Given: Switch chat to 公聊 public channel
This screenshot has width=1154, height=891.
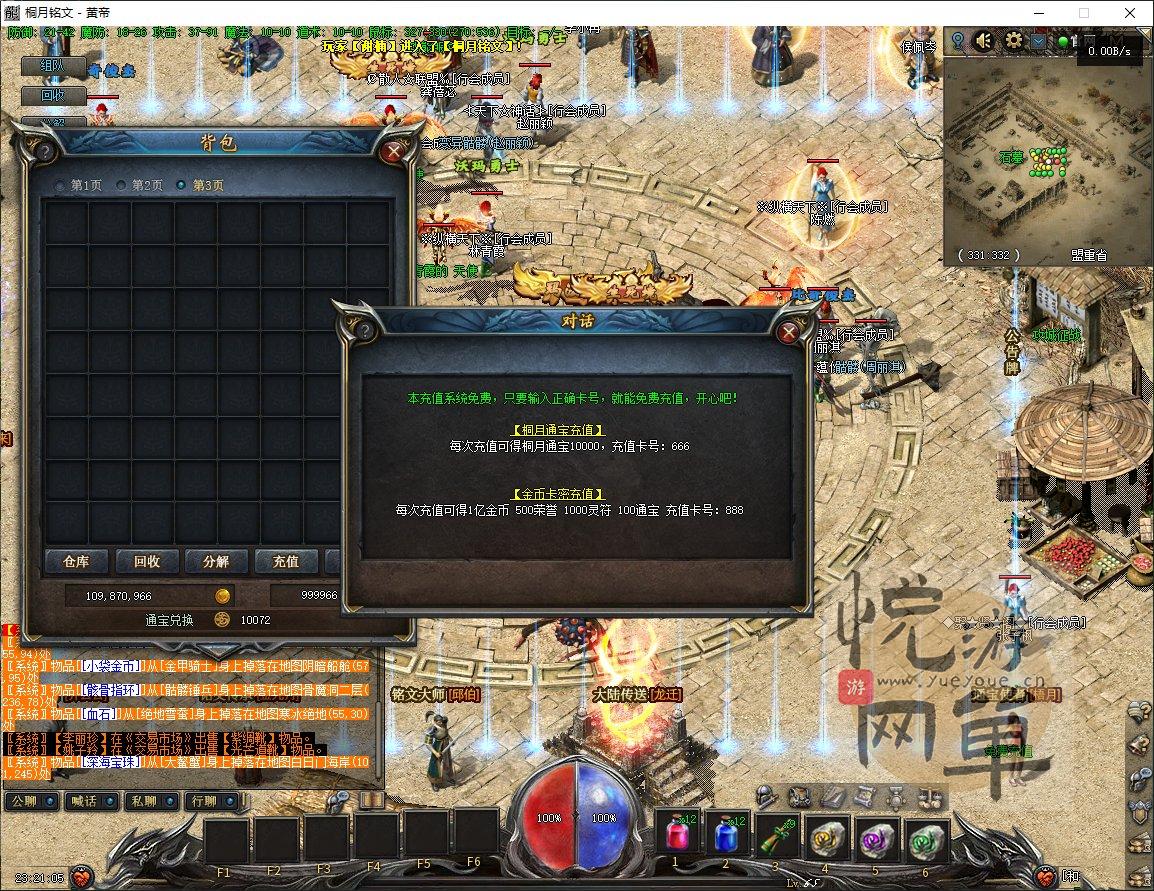Looking at the screenshot, I should (x=32, y=801).
